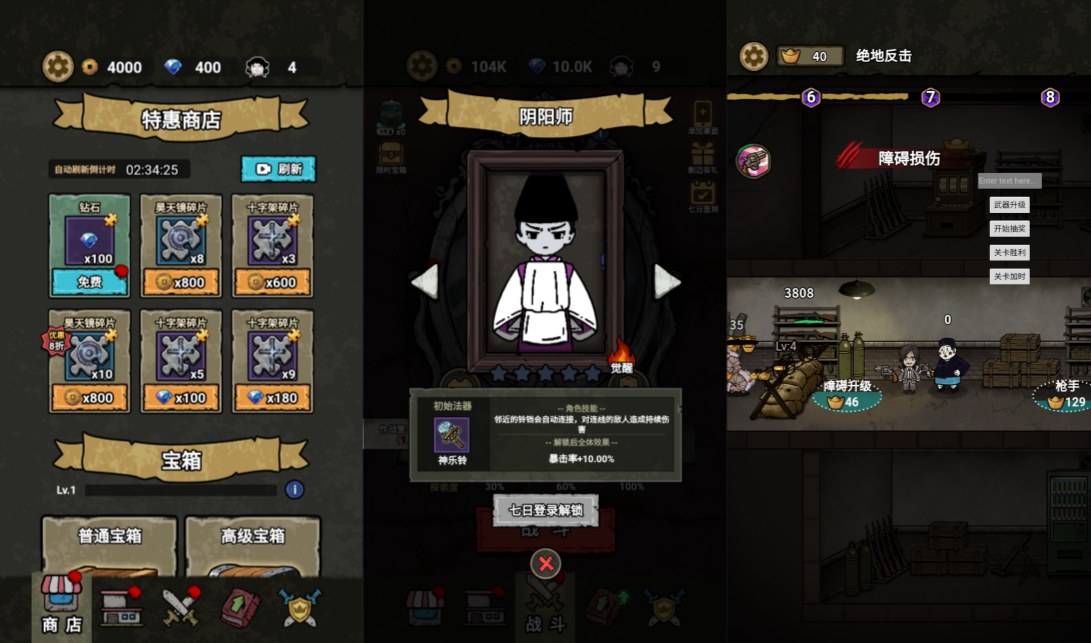
Task: Purchase 十字架碎片 x5 for 100 diamonds
Action: click(181, 397)
